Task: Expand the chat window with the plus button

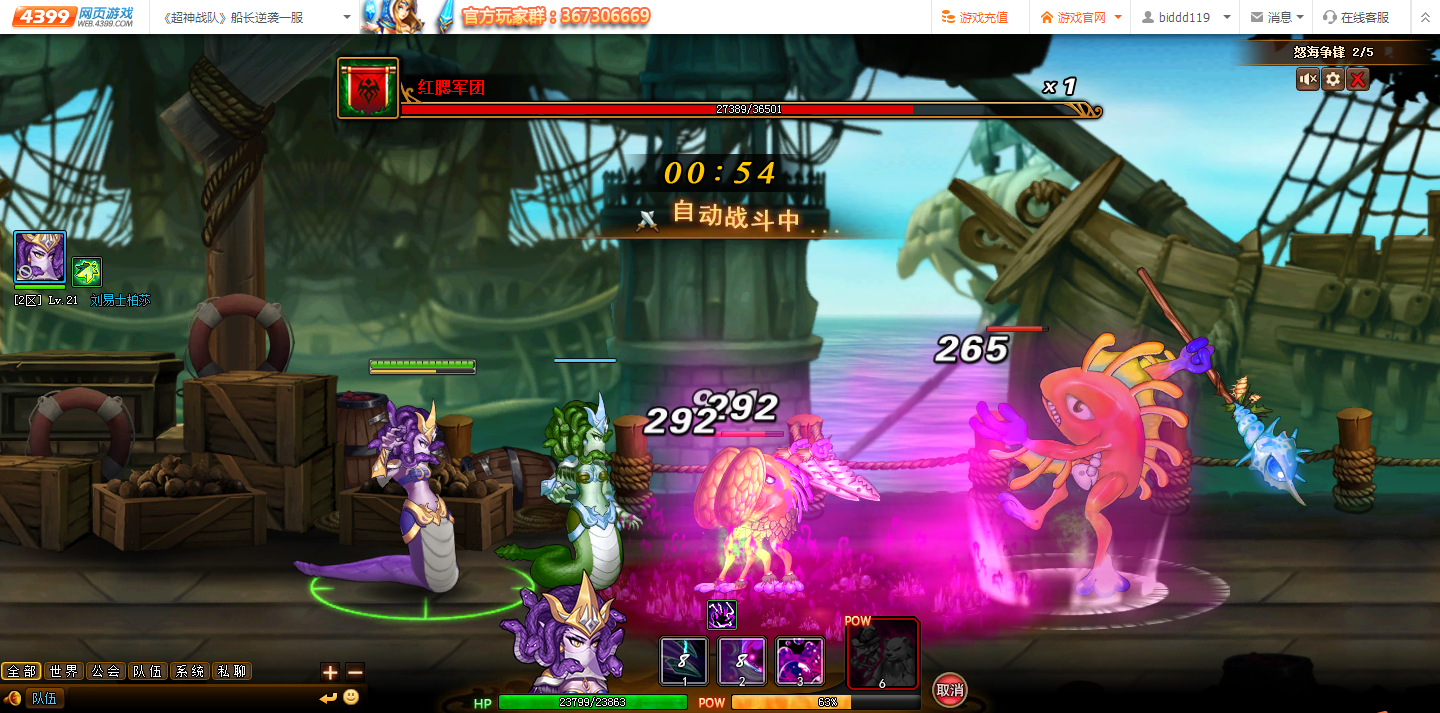Action: (x=330, y=672)
